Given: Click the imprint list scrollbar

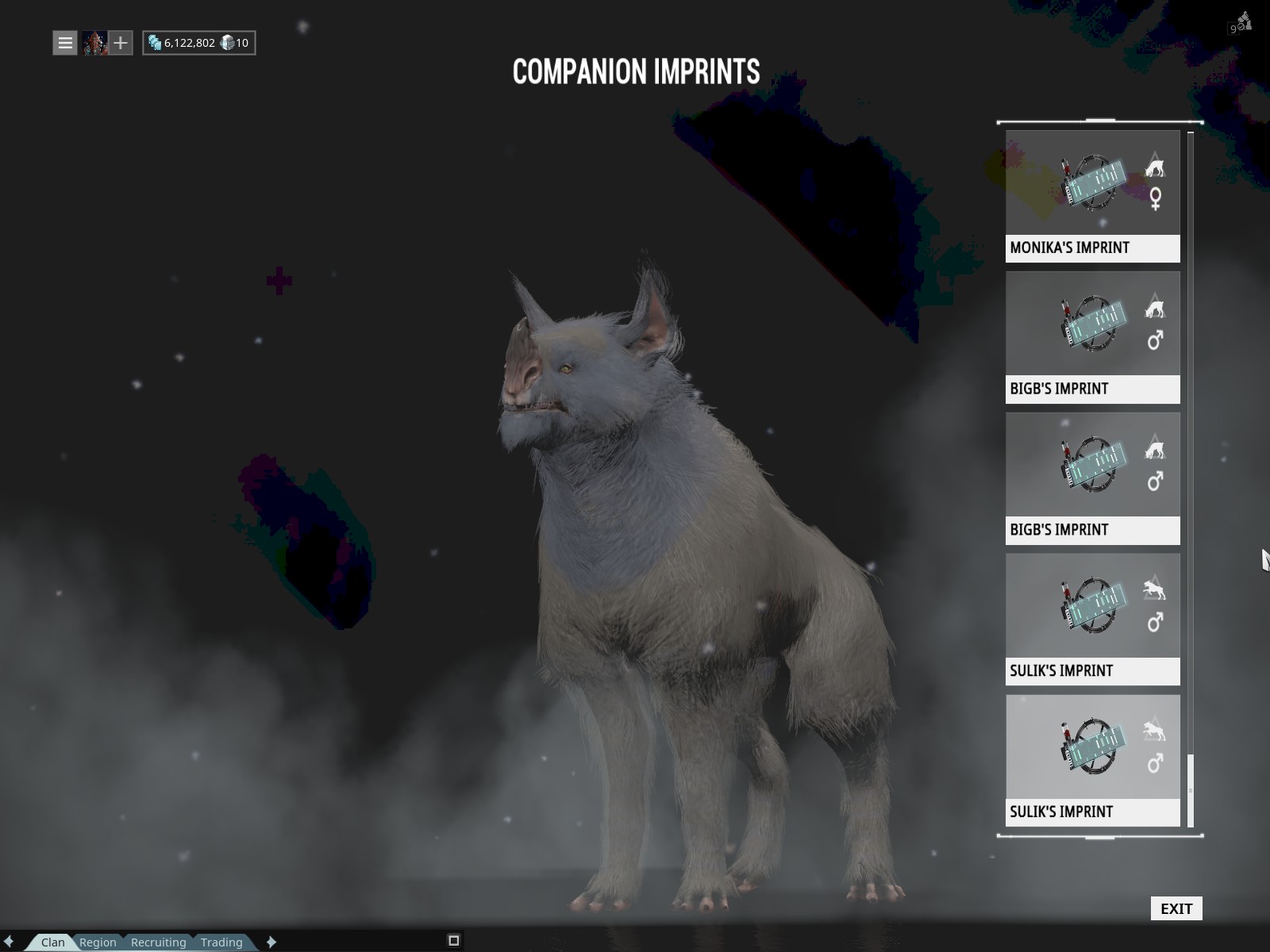Looking at the screenshot, I should tap(1191, 791).
